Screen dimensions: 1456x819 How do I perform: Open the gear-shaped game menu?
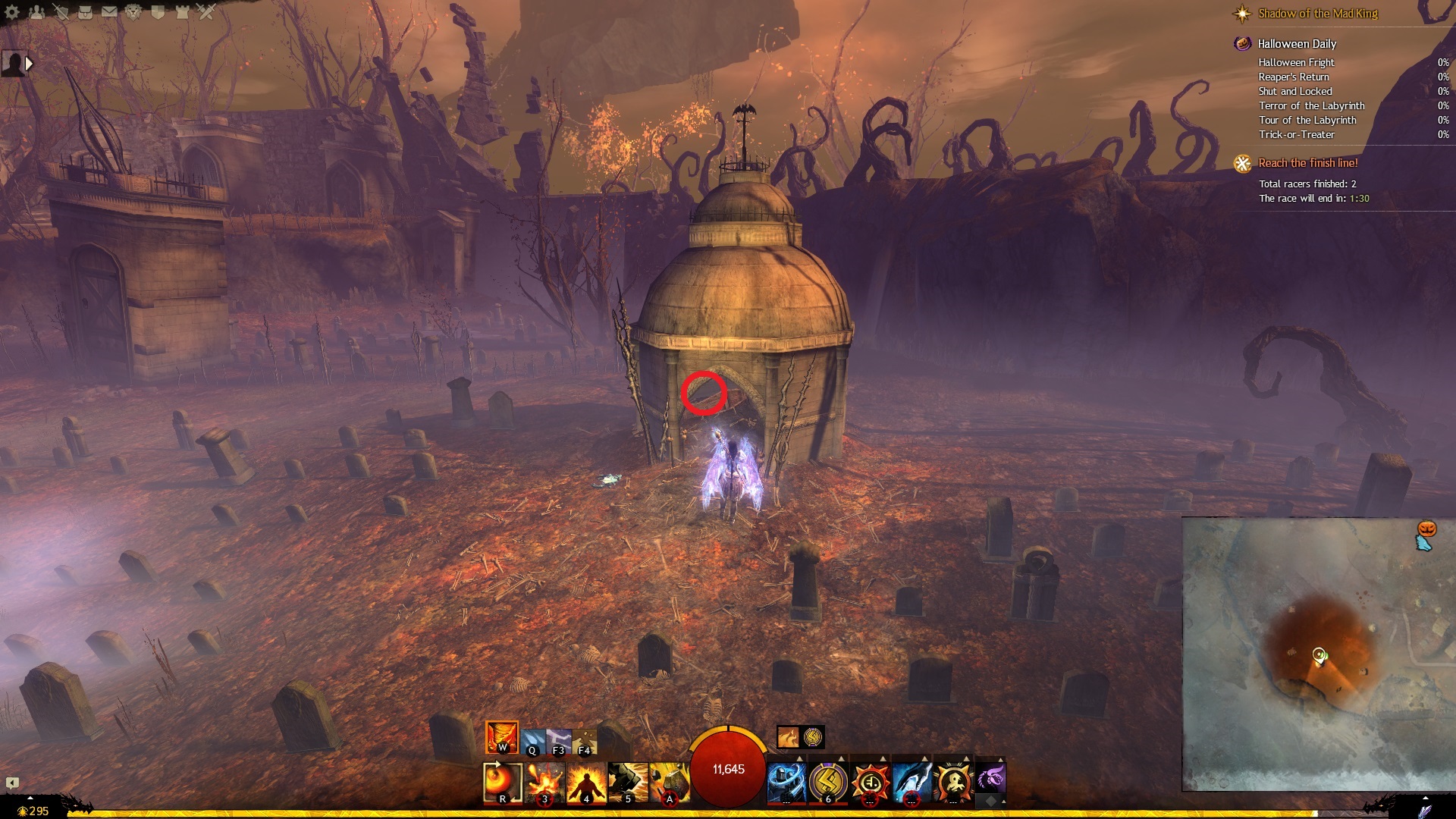point(12,12)
